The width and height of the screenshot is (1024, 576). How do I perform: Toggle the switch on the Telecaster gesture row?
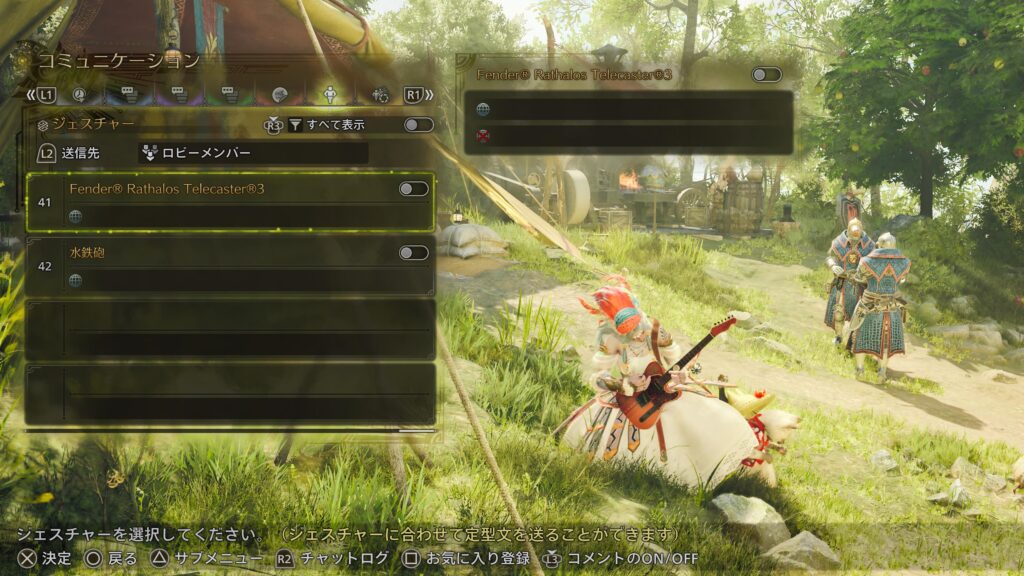413,189
